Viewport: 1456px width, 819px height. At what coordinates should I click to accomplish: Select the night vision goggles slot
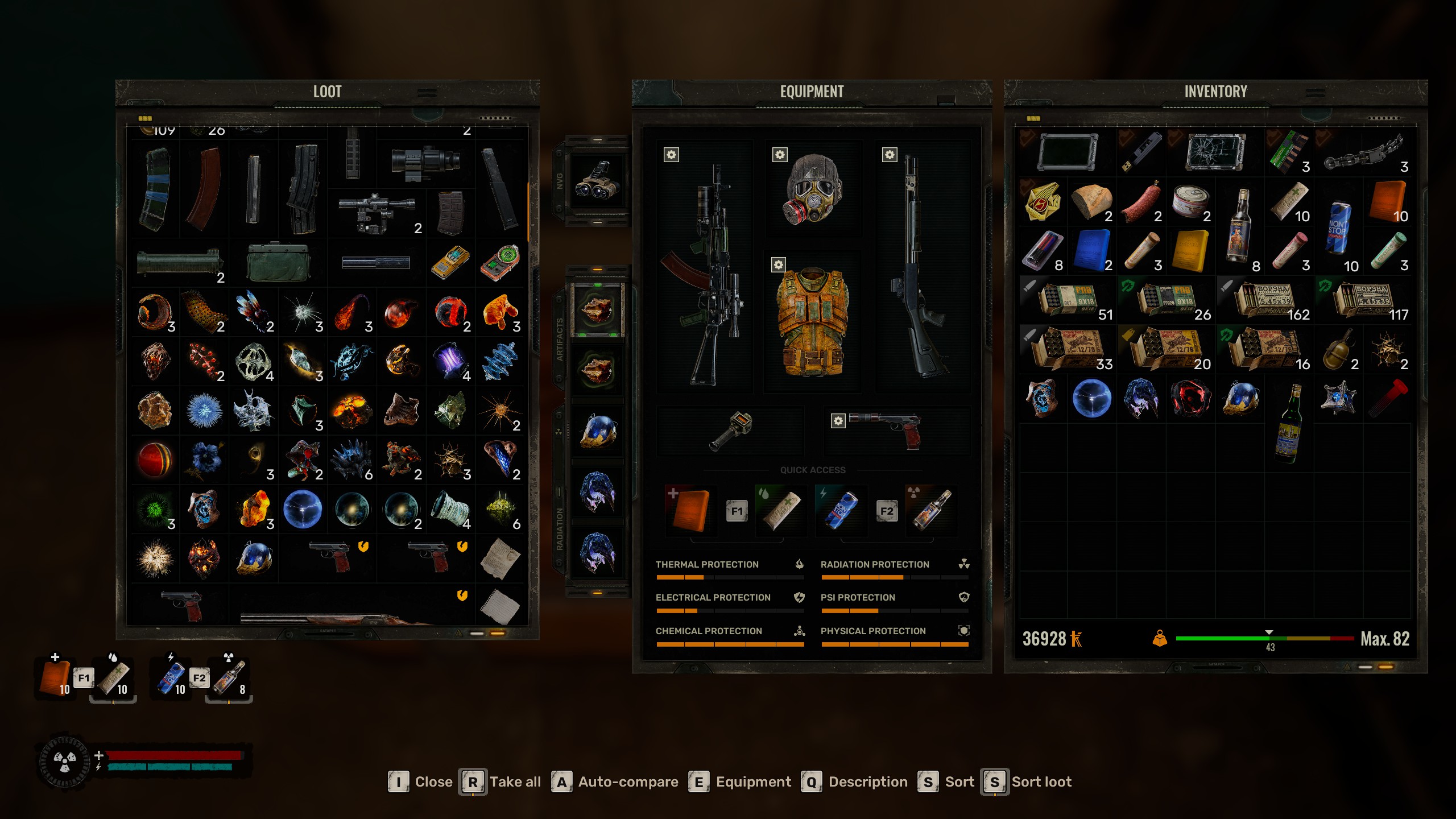point(597,181)
